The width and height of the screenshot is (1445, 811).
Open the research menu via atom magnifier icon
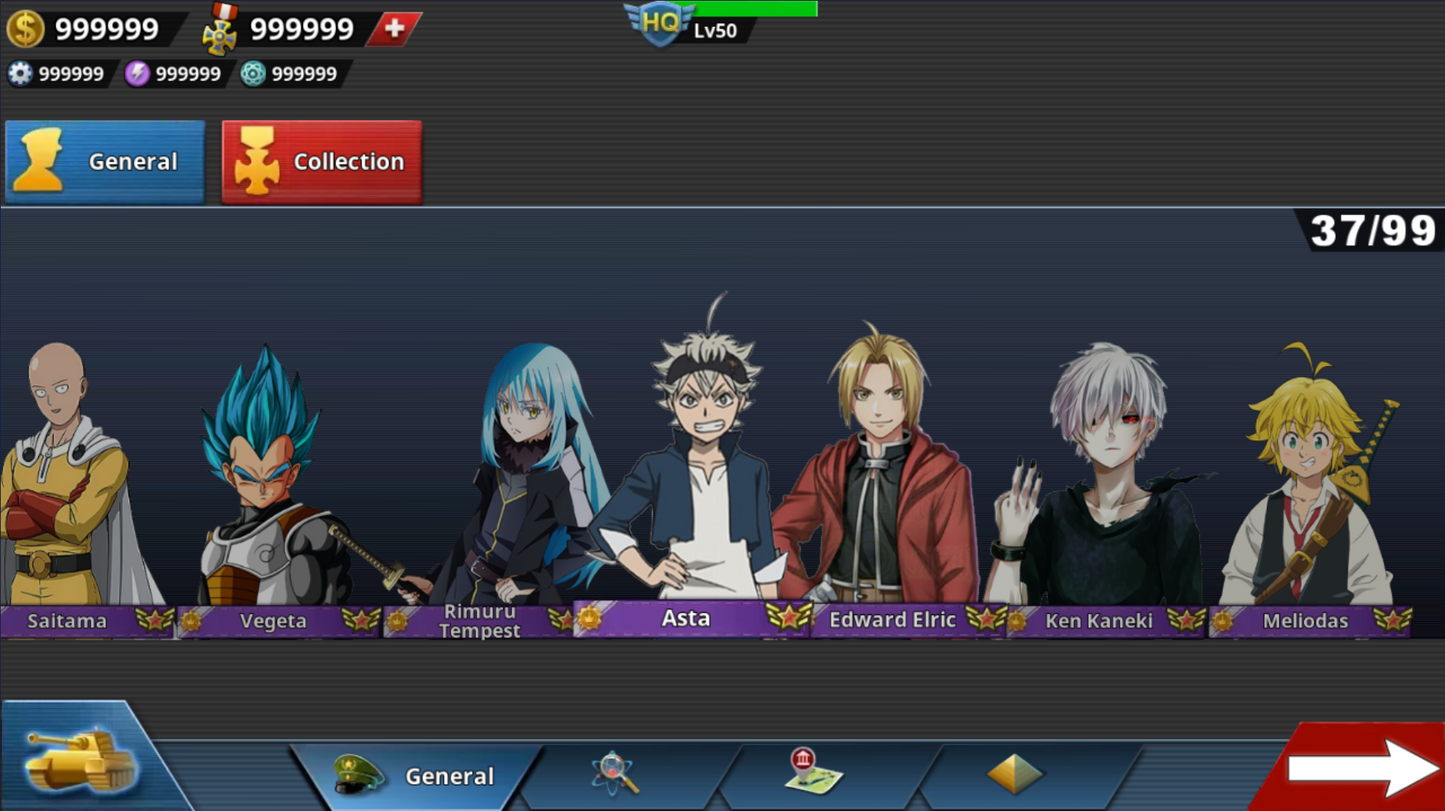coord(613,775)
